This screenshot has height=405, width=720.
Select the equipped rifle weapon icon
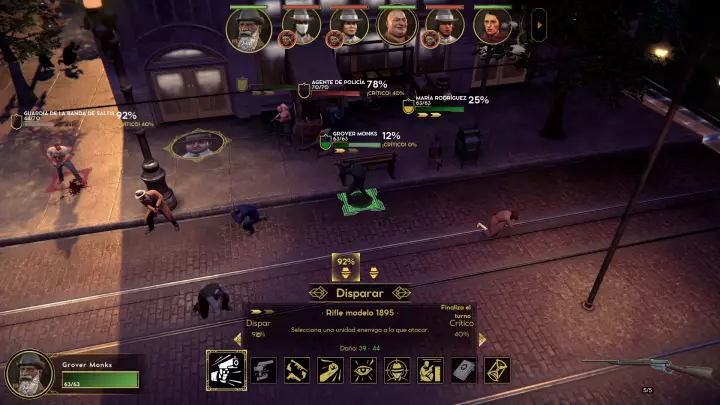(x=618, y=362)
